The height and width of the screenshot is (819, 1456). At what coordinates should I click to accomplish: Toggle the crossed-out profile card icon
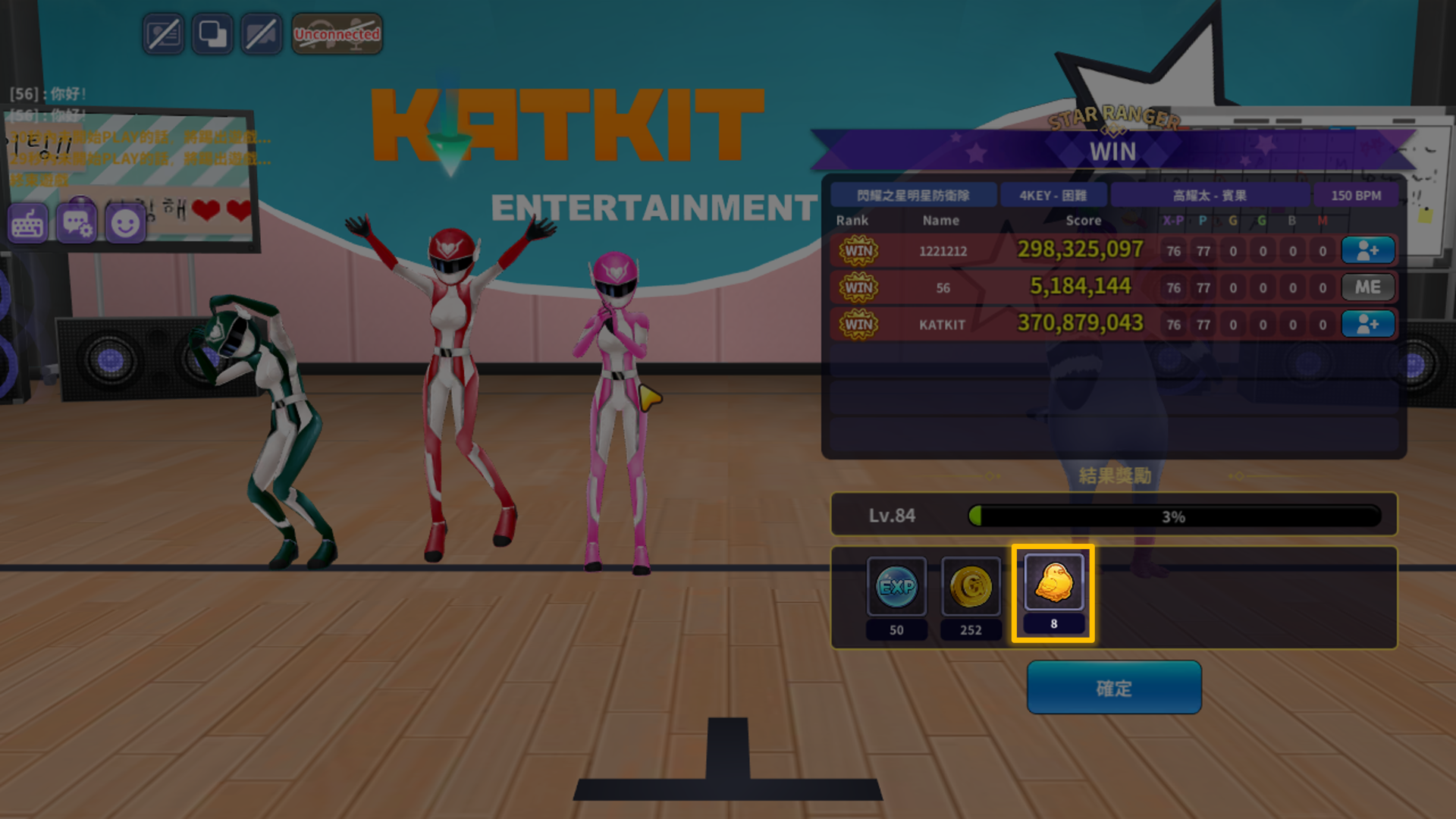pyautogui.click(x=163, y=34)
